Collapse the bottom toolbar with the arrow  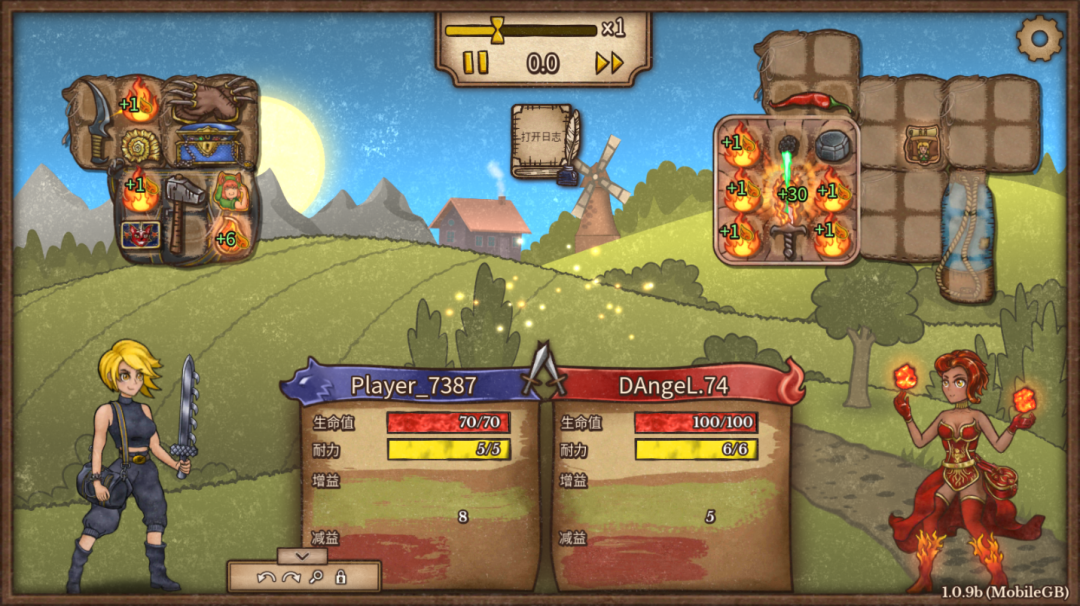coord(302,555)
